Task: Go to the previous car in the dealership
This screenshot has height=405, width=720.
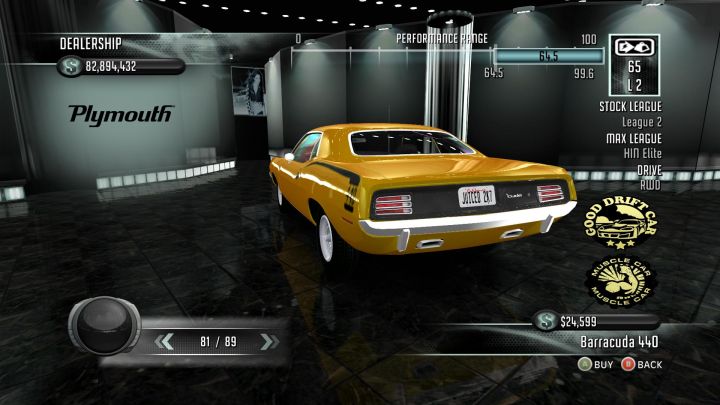Action: click(x=165, y=342)
